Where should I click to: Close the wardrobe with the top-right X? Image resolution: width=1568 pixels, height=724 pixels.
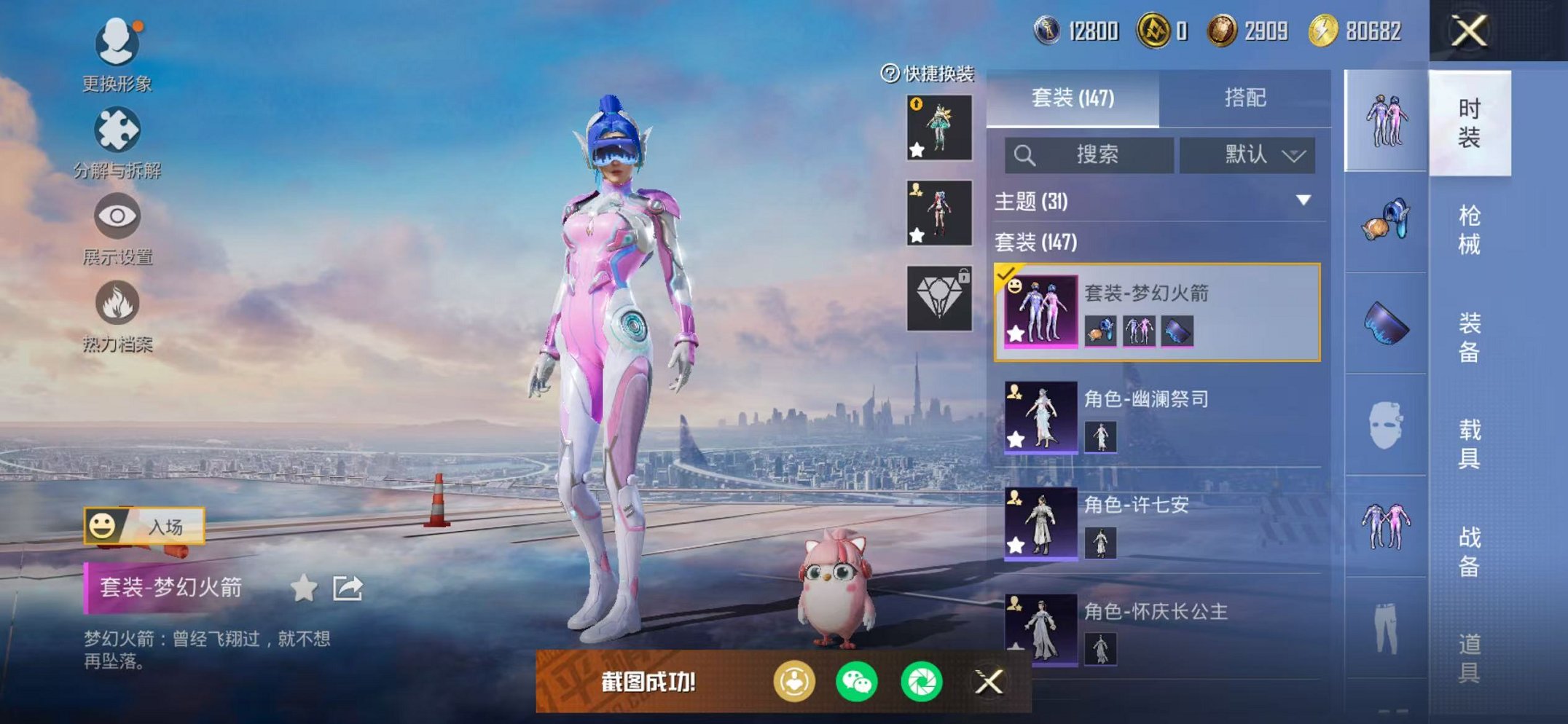tap(1469, 31)
